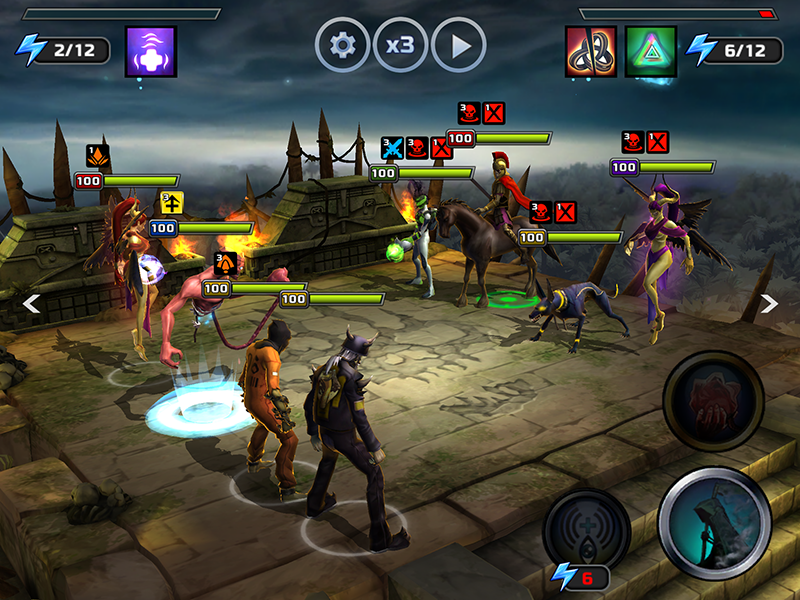Click the right white arrow to shift view
Screen dimensions: 800x600
point(768,303)
